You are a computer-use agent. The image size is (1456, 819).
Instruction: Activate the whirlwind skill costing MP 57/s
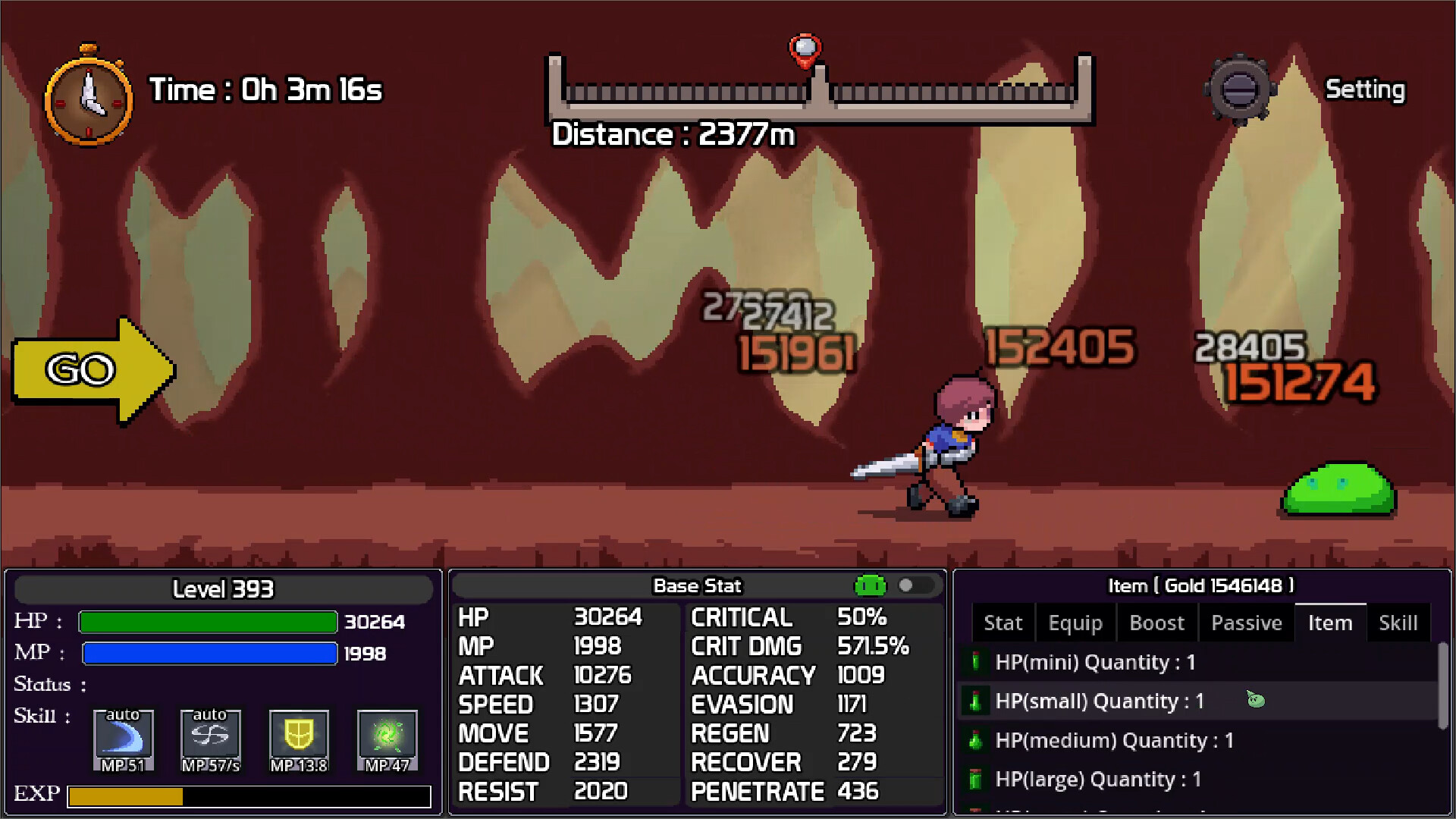pos(210,739)
